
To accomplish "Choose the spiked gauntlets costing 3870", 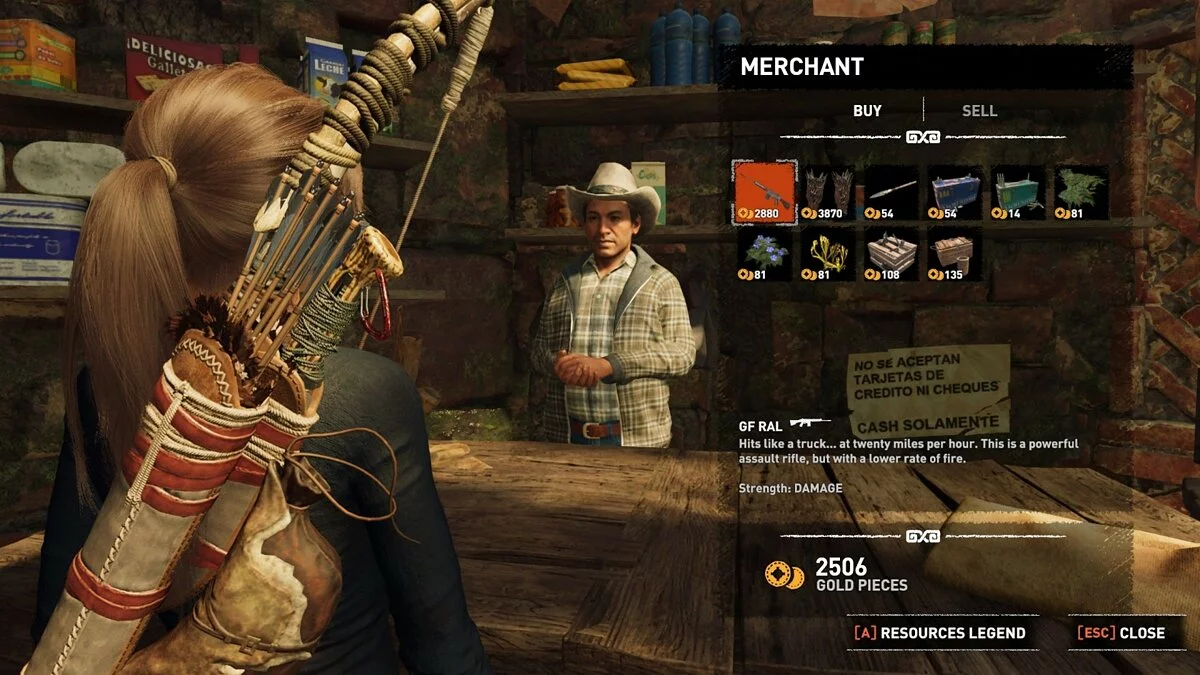I will pyautogui.click(x=829, y=192).
